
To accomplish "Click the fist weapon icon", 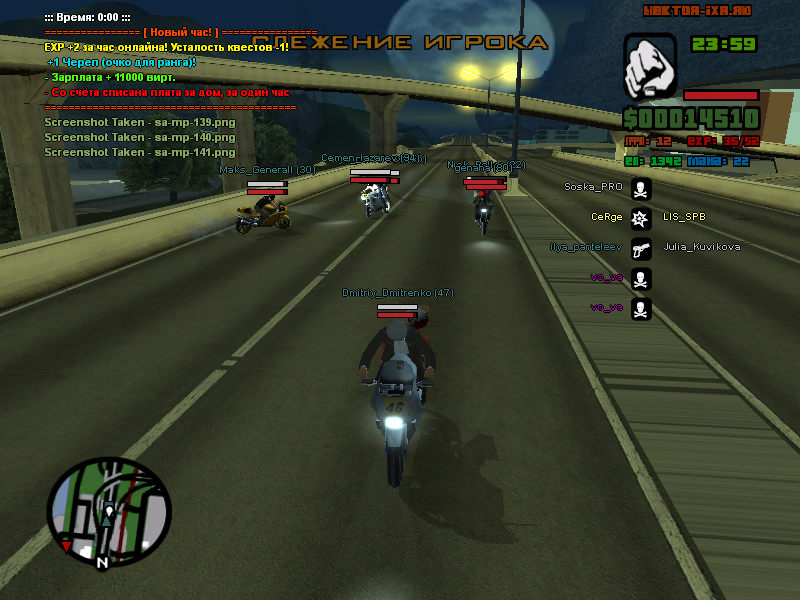I will 650,67.
